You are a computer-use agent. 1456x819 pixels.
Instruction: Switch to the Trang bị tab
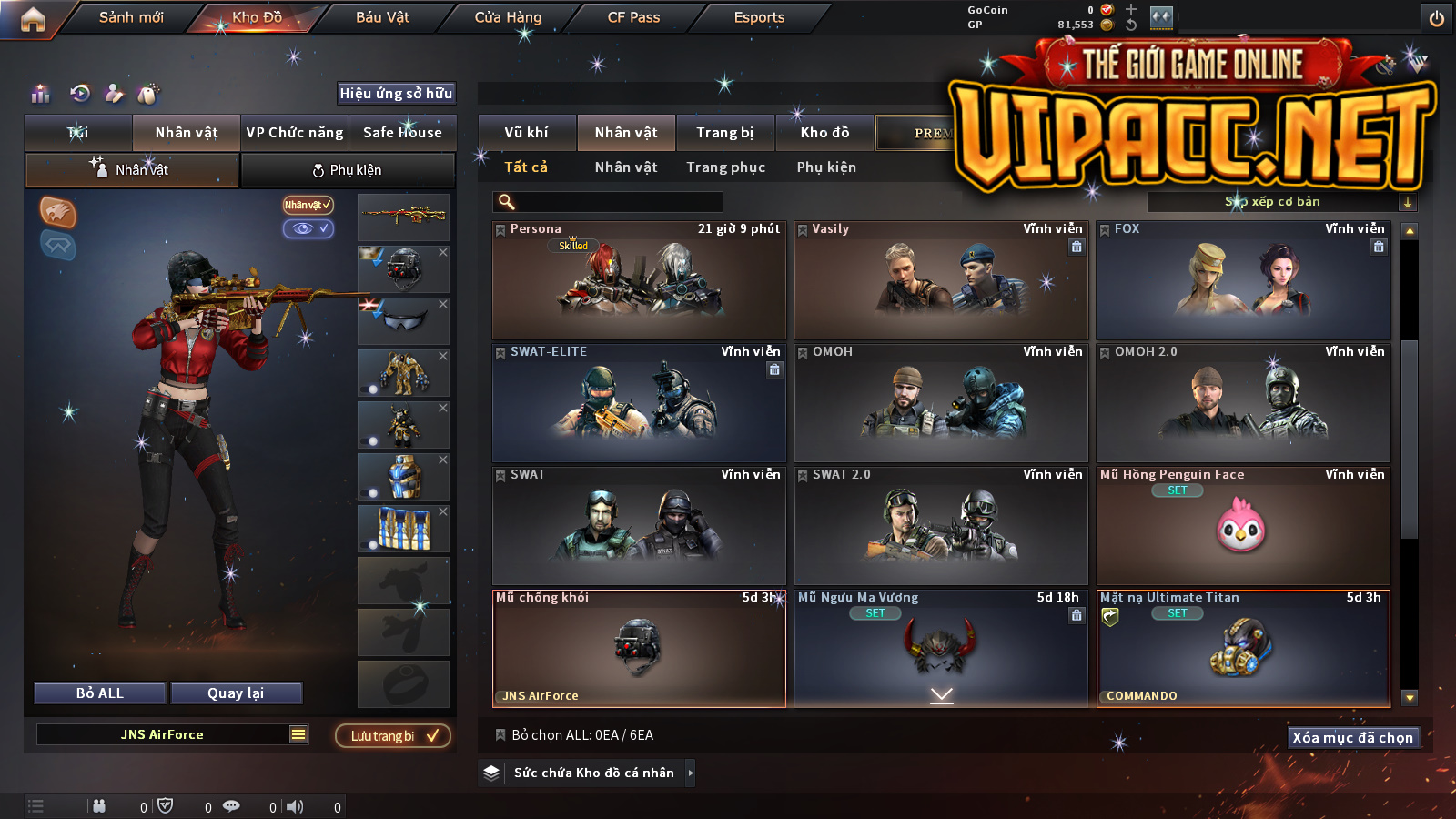[724, 133]
